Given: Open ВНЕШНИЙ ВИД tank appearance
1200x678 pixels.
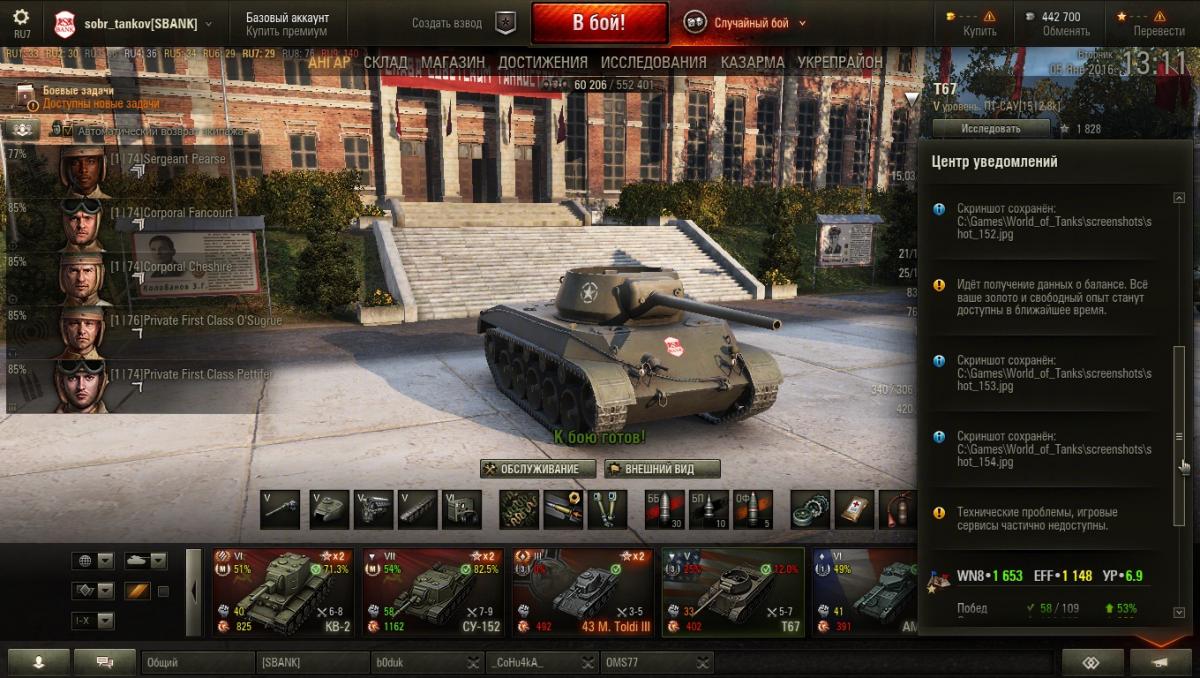Looking at the screenshot, I should coord(661,469).
